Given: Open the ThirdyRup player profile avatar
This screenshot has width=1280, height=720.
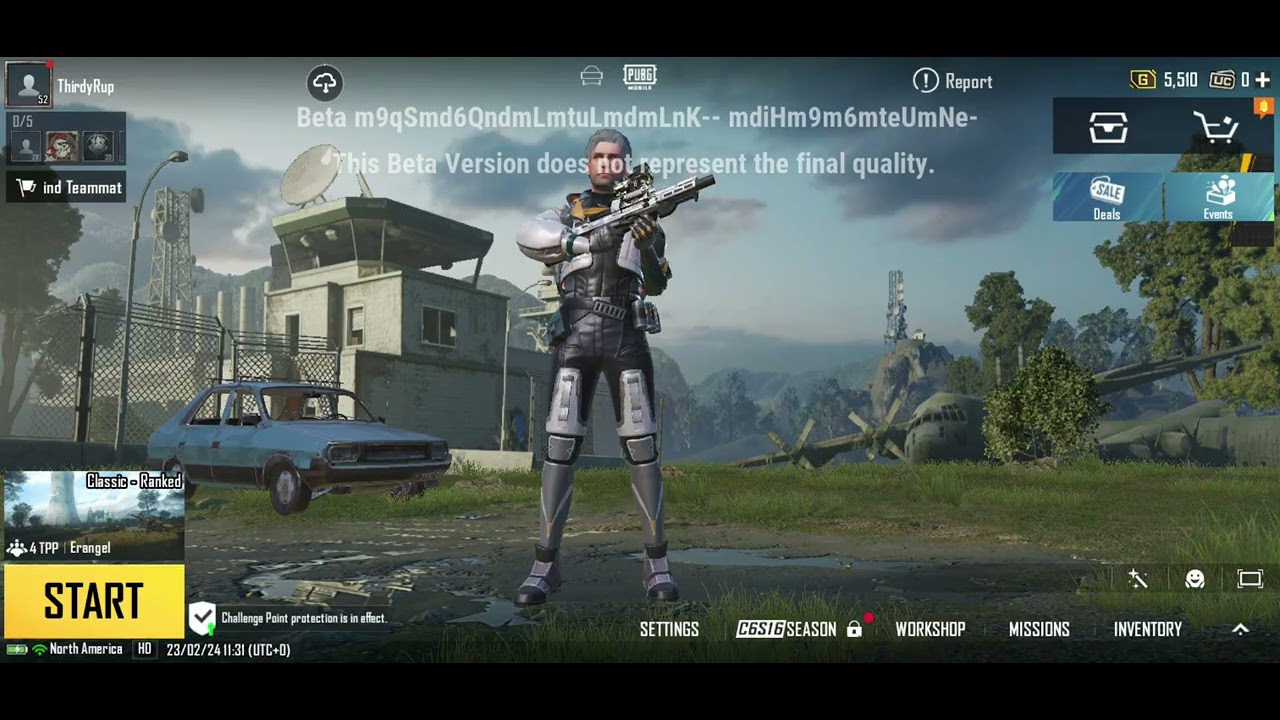Looking at the screenshot, I should tap(28, 84).
